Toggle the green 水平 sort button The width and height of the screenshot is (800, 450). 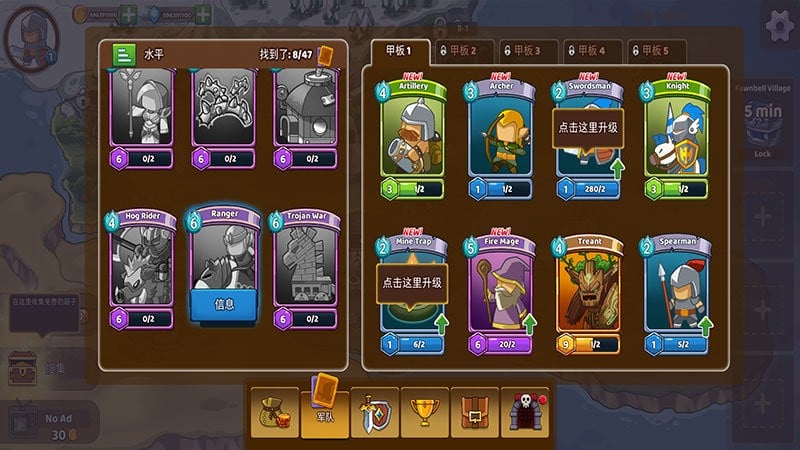pos(126,55)
